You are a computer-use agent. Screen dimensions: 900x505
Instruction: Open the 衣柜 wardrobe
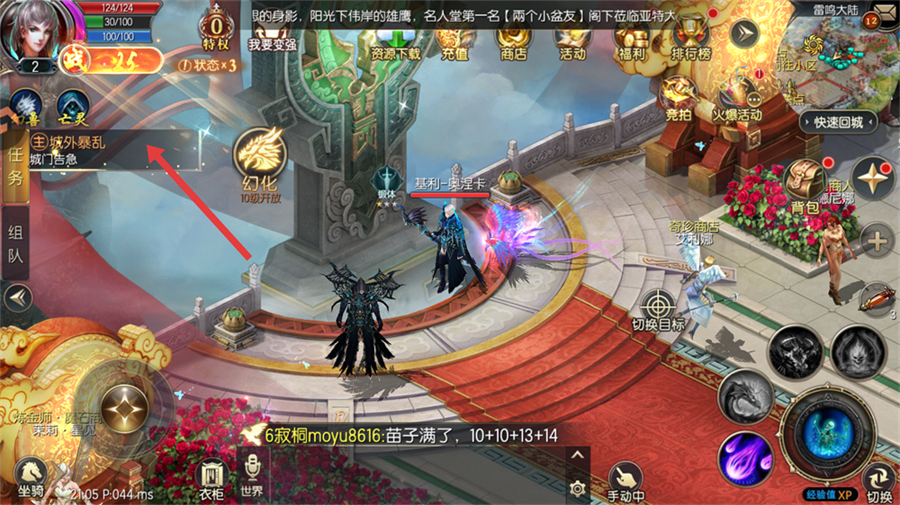tap(210, 477)
